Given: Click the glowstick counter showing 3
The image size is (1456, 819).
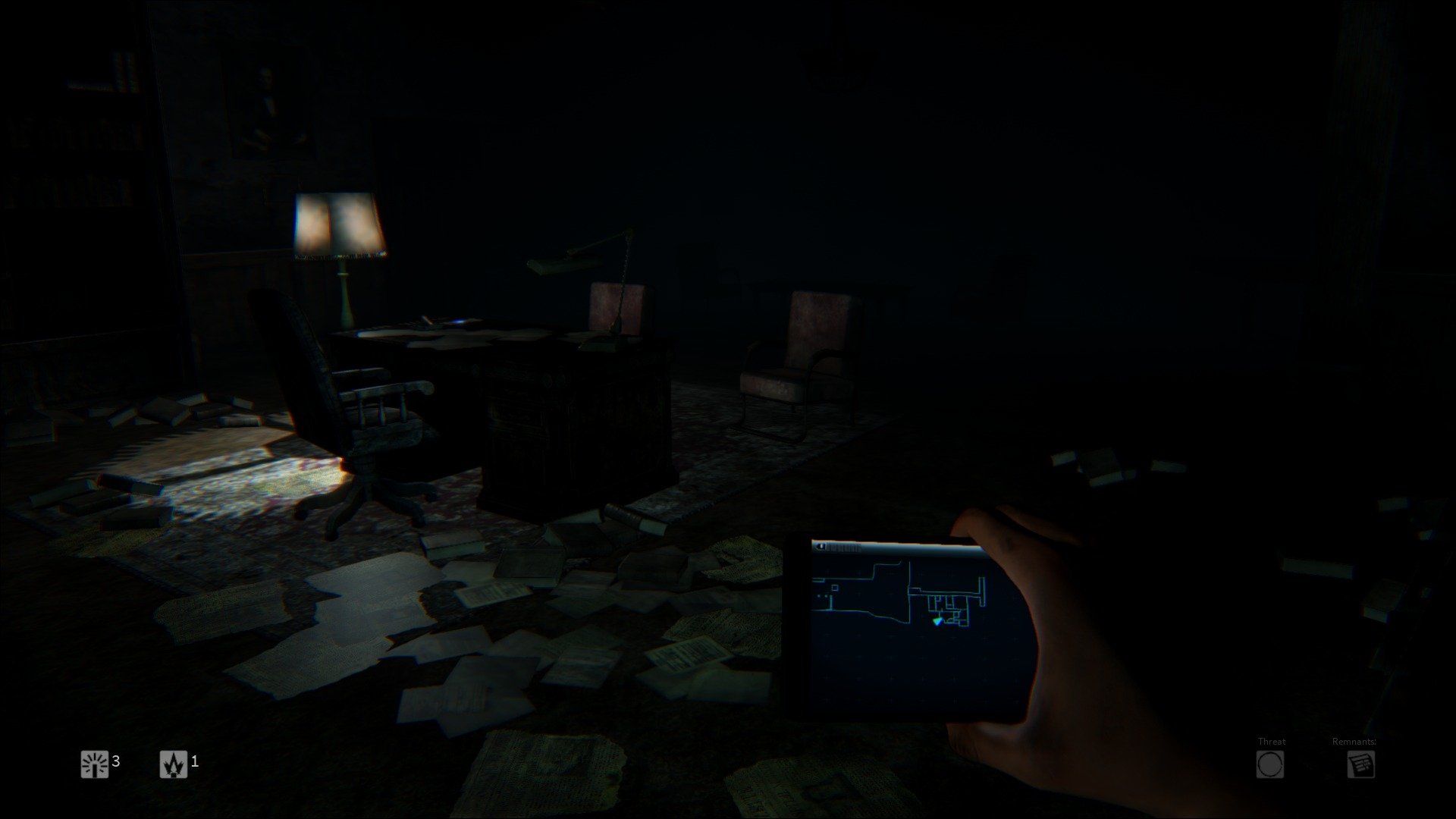Looking at the screenshot, I should [x=118, y=763].
